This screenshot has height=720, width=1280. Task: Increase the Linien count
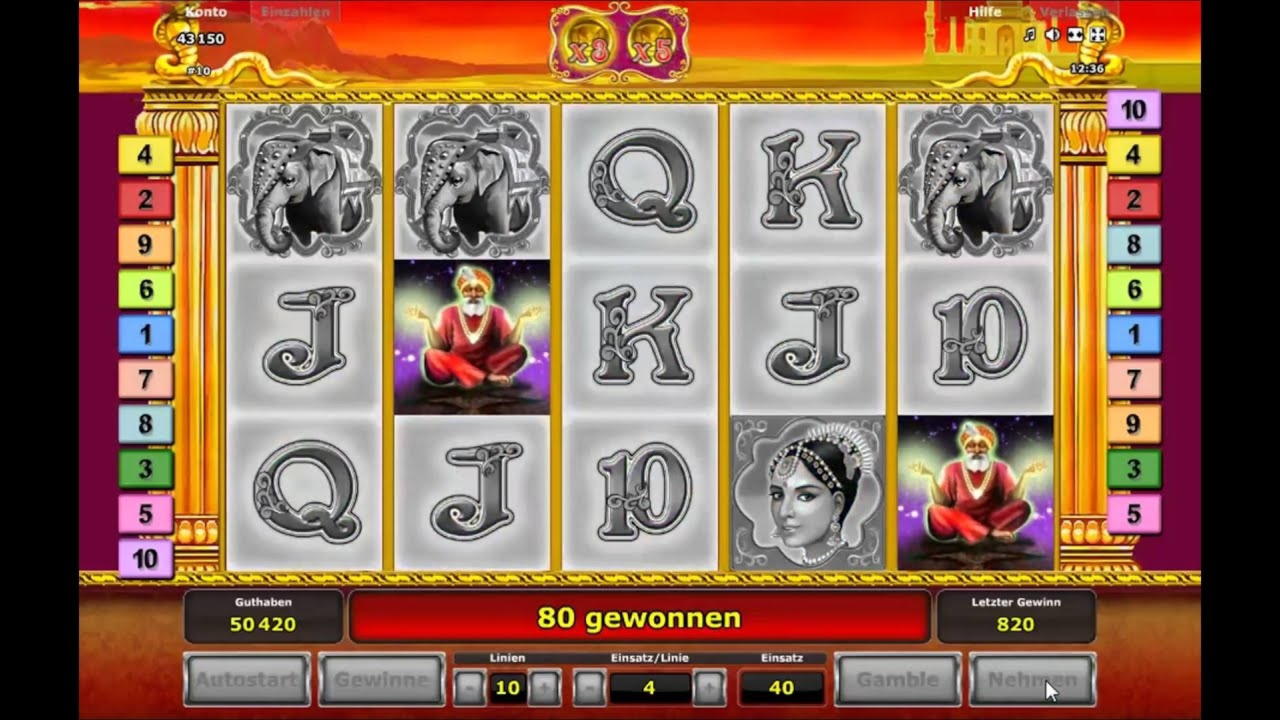pos(543,687)
